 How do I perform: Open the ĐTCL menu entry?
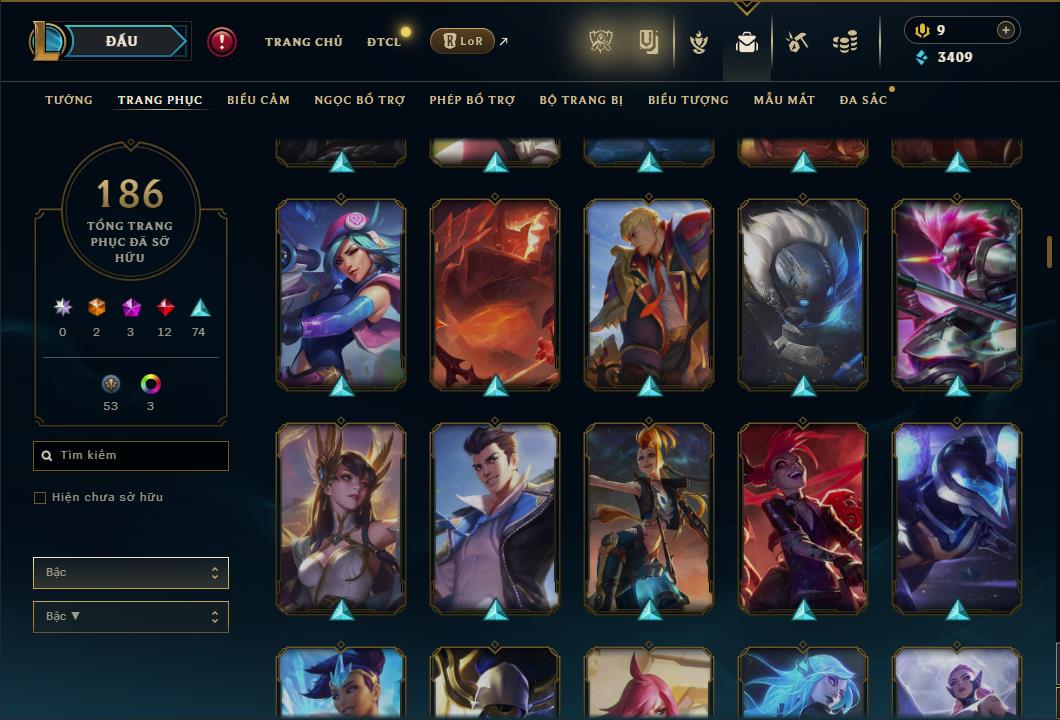[384, 42]
